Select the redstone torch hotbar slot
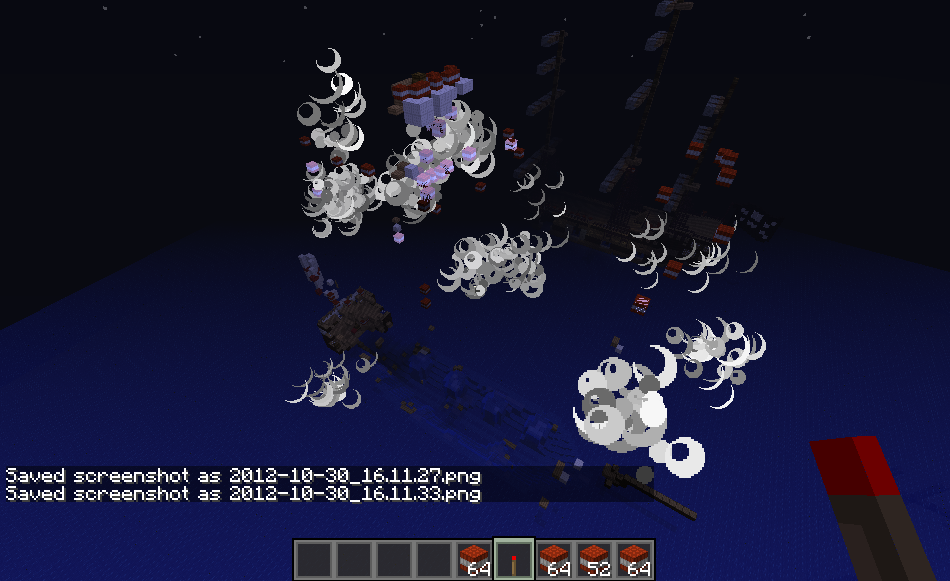The image size is (950, 581). (x=514, y=559)
